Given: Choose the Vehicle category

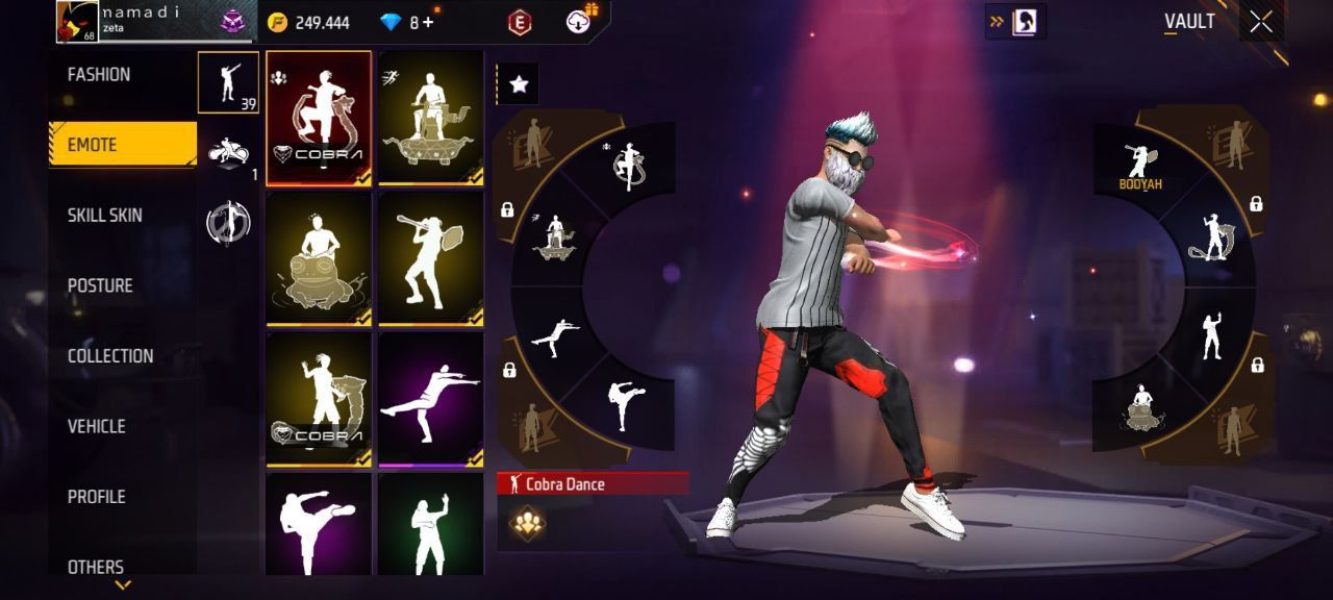Looking at the screenshot, I should point(96,426).
